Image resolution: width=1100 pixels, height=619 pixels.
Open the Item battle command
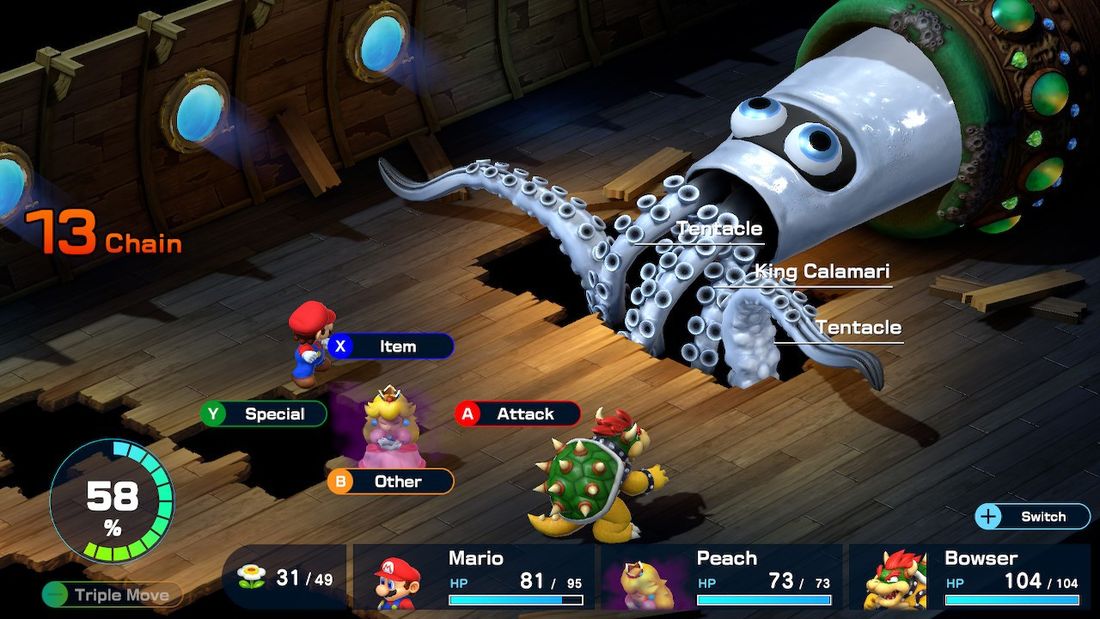coord(391,346)
